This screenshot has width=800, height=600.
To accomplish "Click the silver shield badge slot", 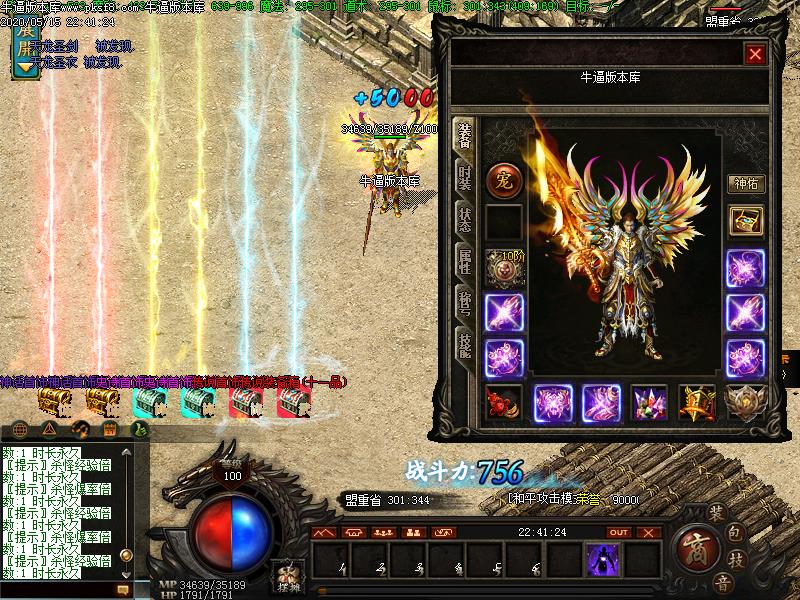I will coord(745,403).
